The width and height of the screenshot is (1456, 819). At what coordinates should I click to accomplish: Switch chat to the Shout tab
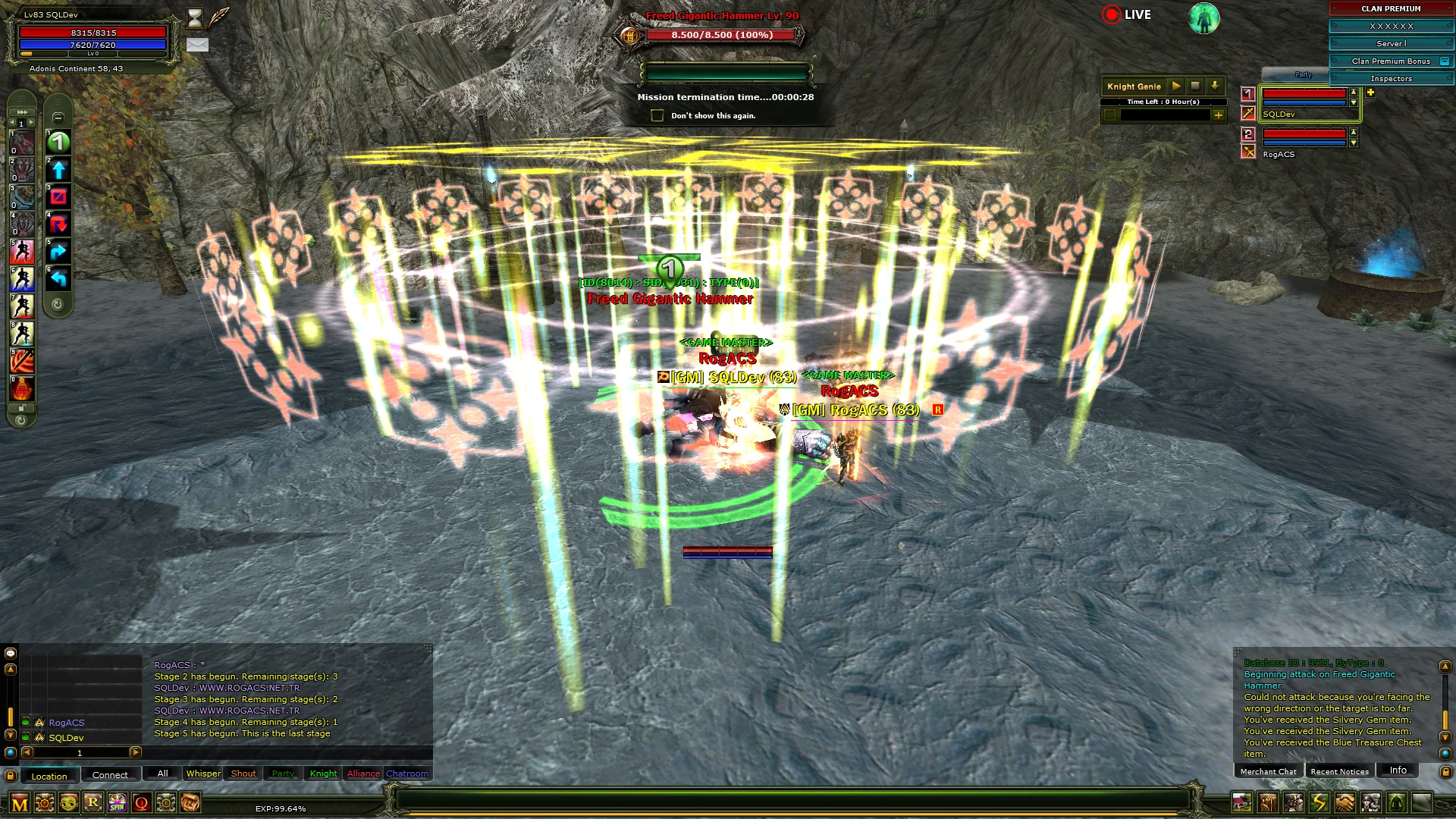coord(243,773)
